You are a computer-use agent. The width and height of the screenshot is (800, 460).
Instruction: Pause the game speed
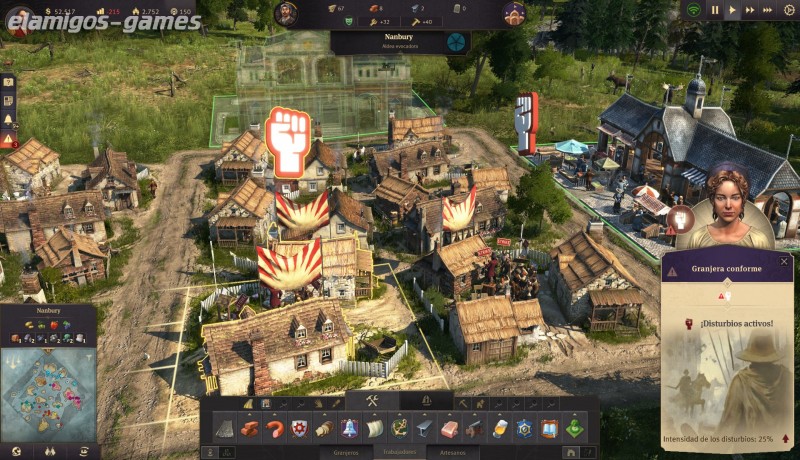click(x=715, y=10)
